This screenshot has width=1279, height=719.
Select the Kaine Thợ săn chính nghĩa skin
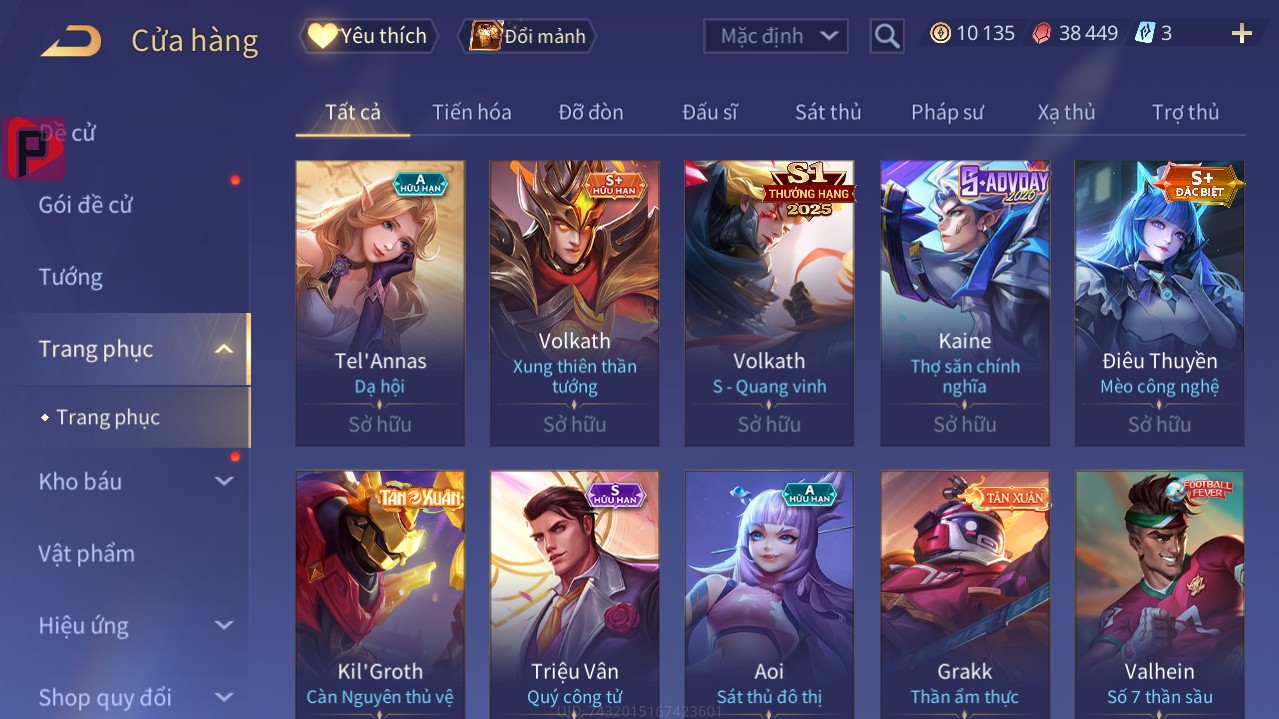(x=965, y=300)
